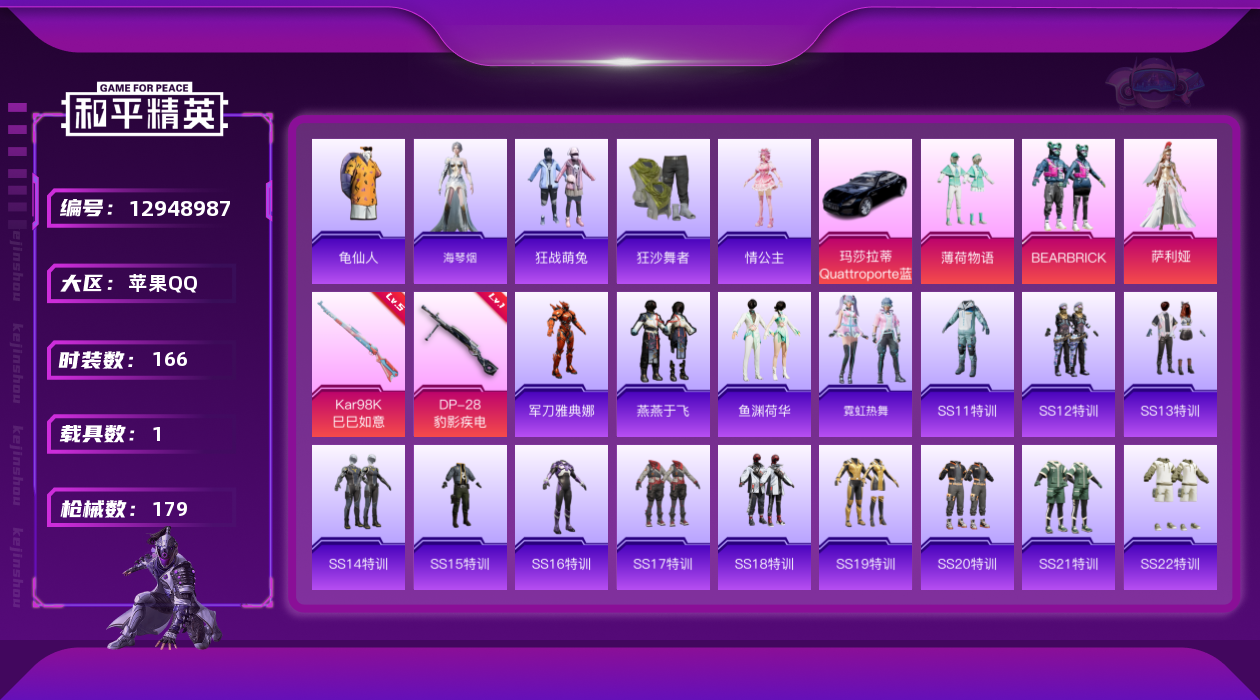Open the SS13特训 outfit tile
Image resolution: width=1260 pixels, height=700 pixels.
(1170, 364)
